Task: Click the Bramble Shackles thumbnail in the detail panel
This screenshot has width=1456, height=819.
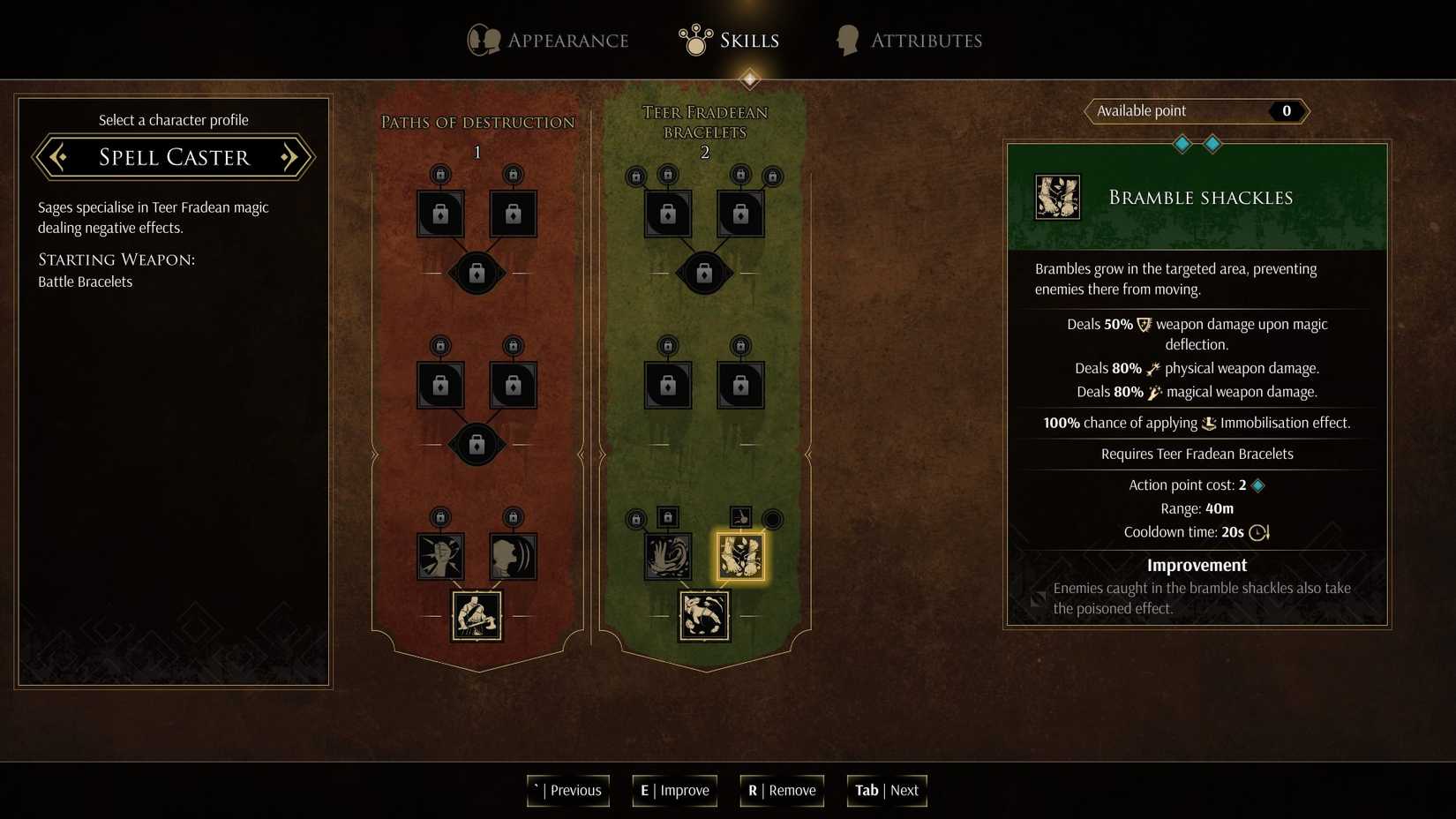Action: tap(1056, 196)
